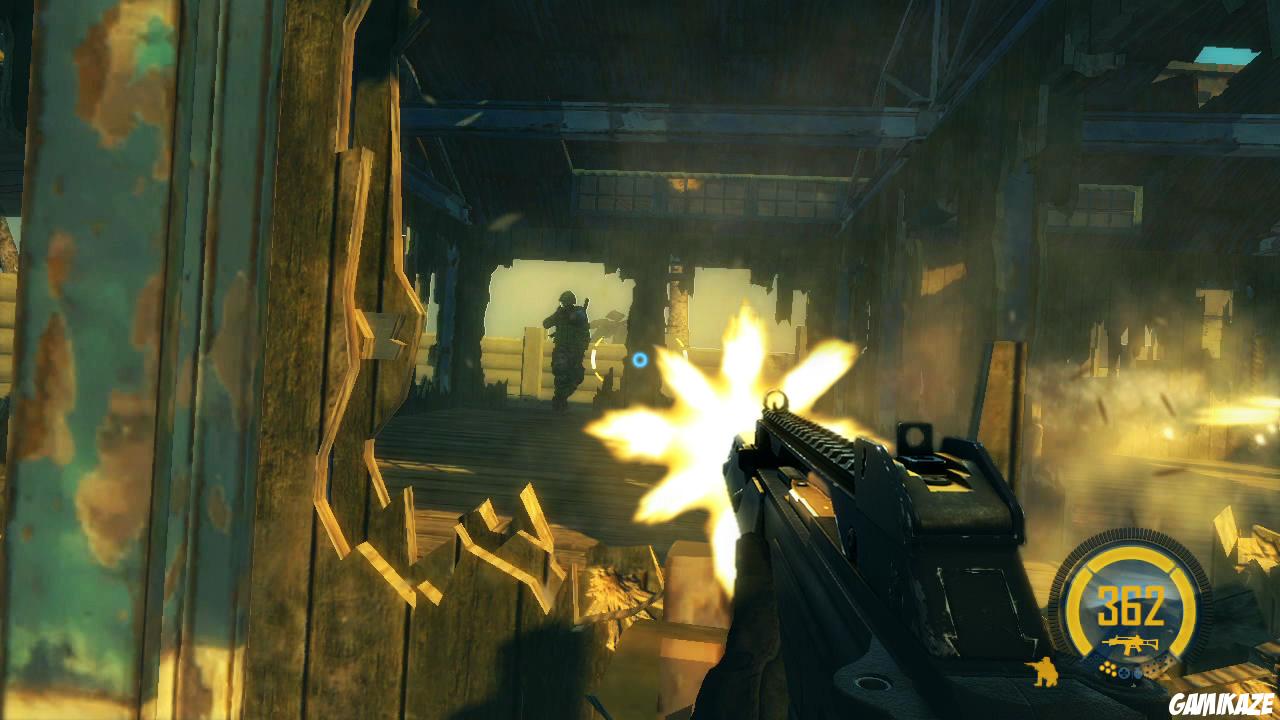Screen dimensions: 1280x720
Task: Open the weapon selection via the rifle silhouette
Action: coord(1130,643)
